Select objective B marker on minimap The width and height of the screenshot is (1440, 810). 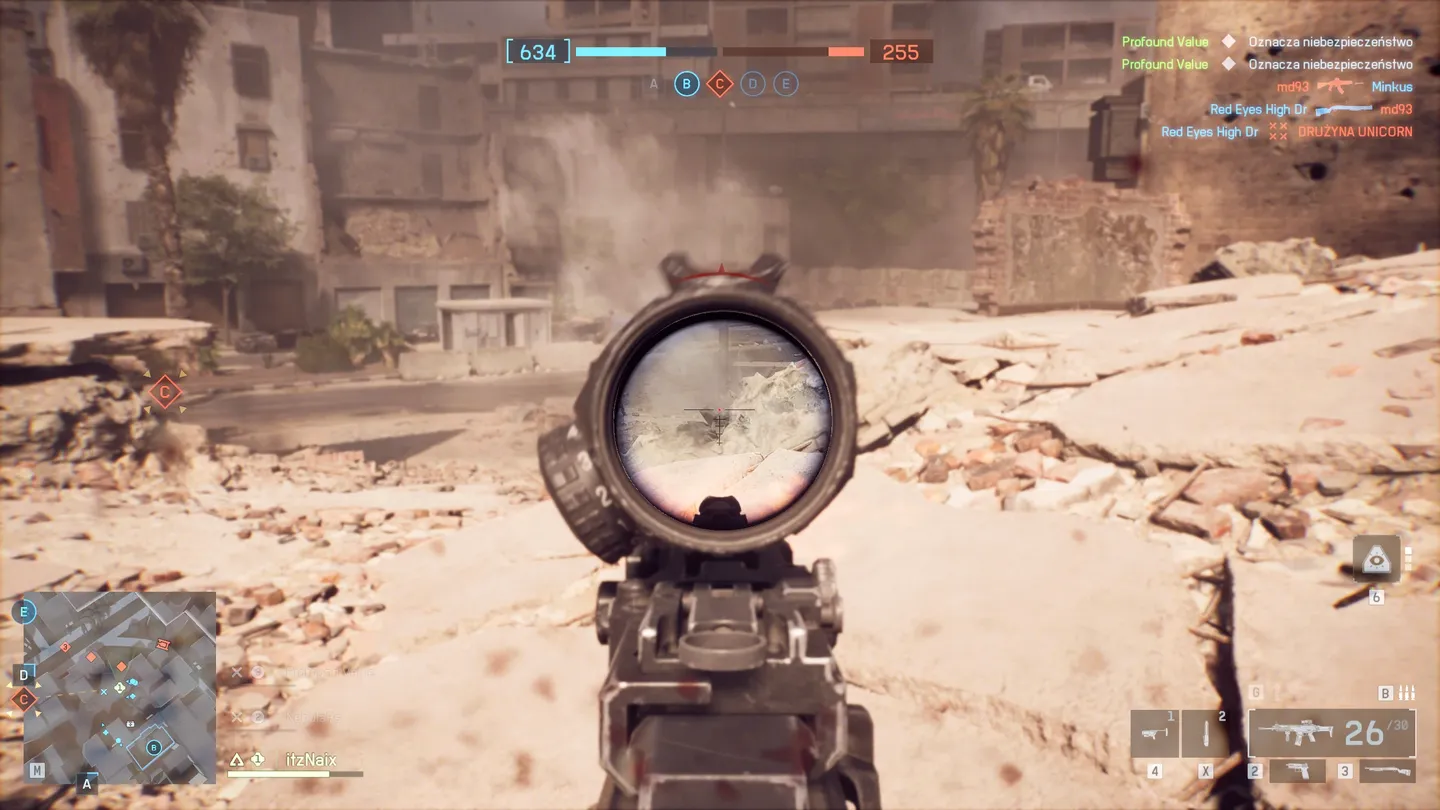click(154, 746)
